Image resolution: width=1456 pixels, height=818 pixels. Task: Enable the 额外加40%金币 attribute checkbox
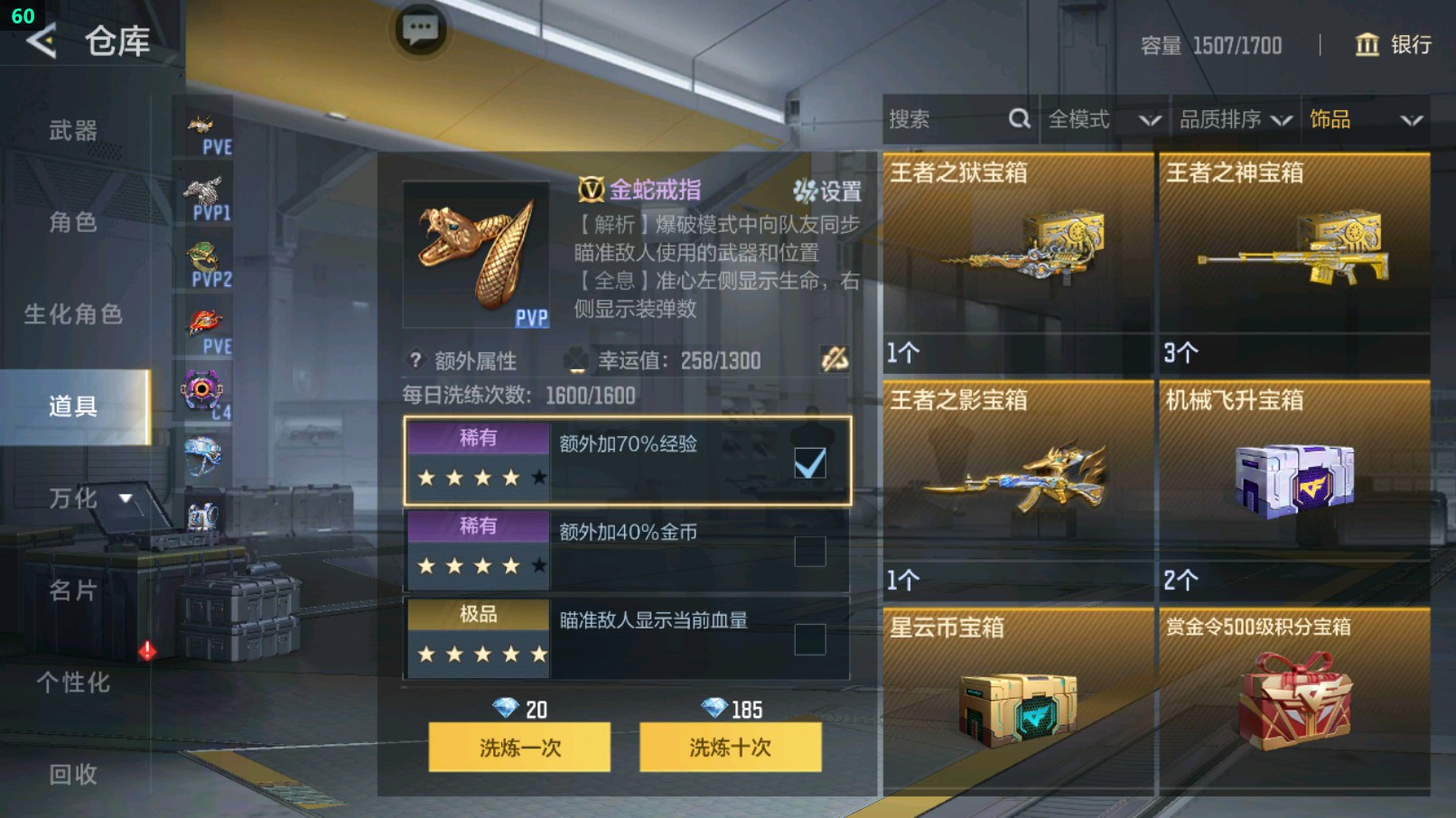click(811, 549)
